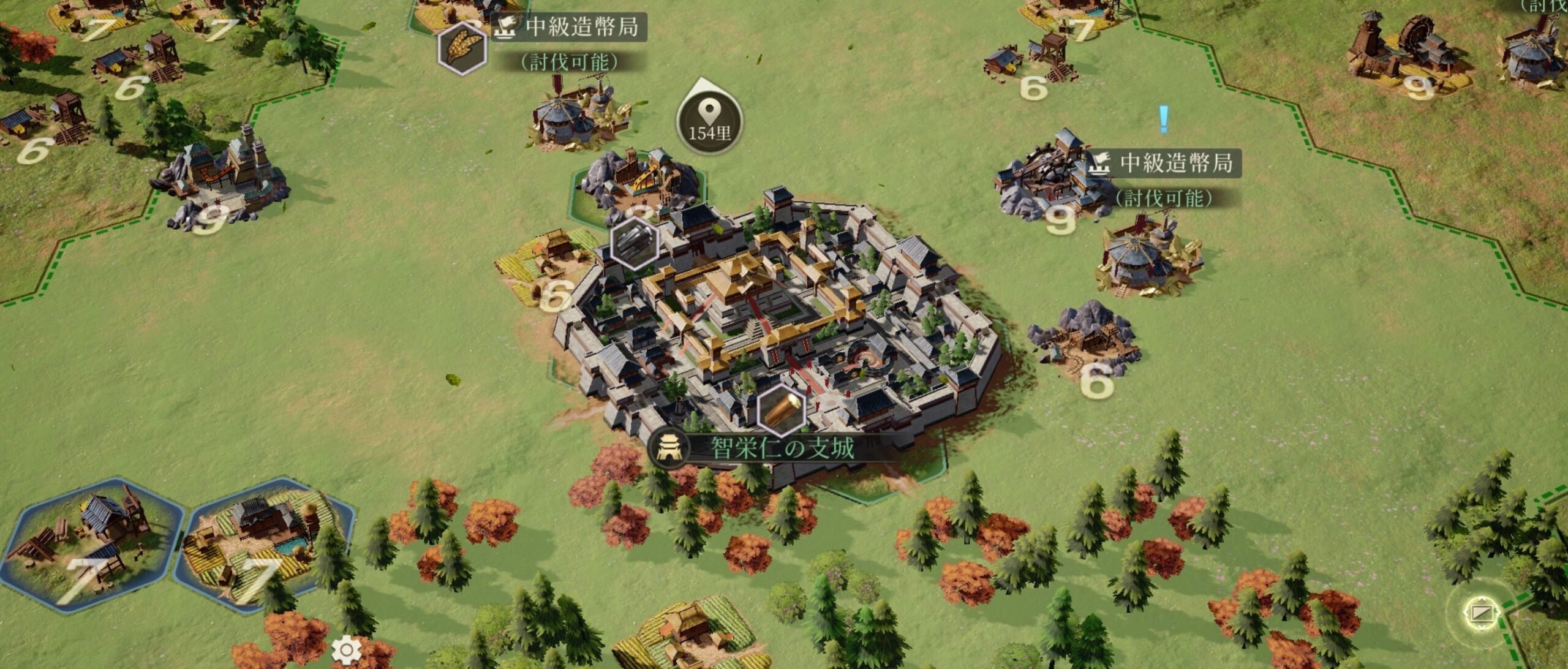This screenshot has height=669, width=1568.
Task: Select the 智栄仁の支城 city name label
Action: (x=781, y=448)
